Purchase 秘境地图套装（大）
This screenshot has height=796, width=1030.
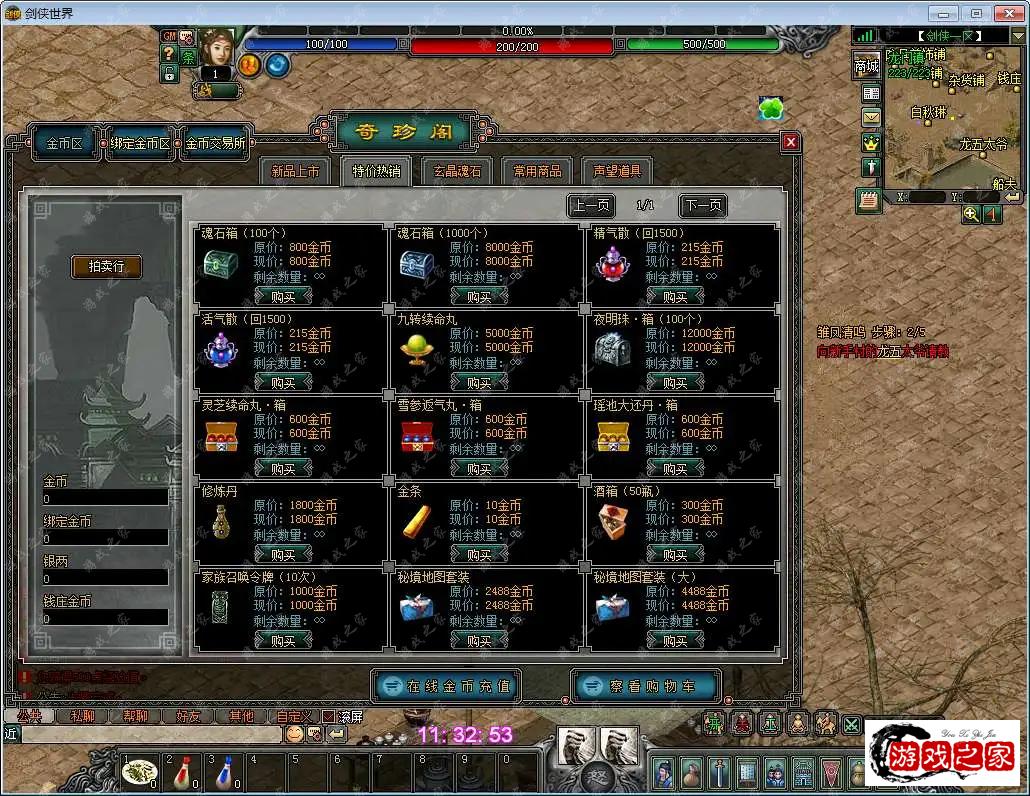pos(675,640)
